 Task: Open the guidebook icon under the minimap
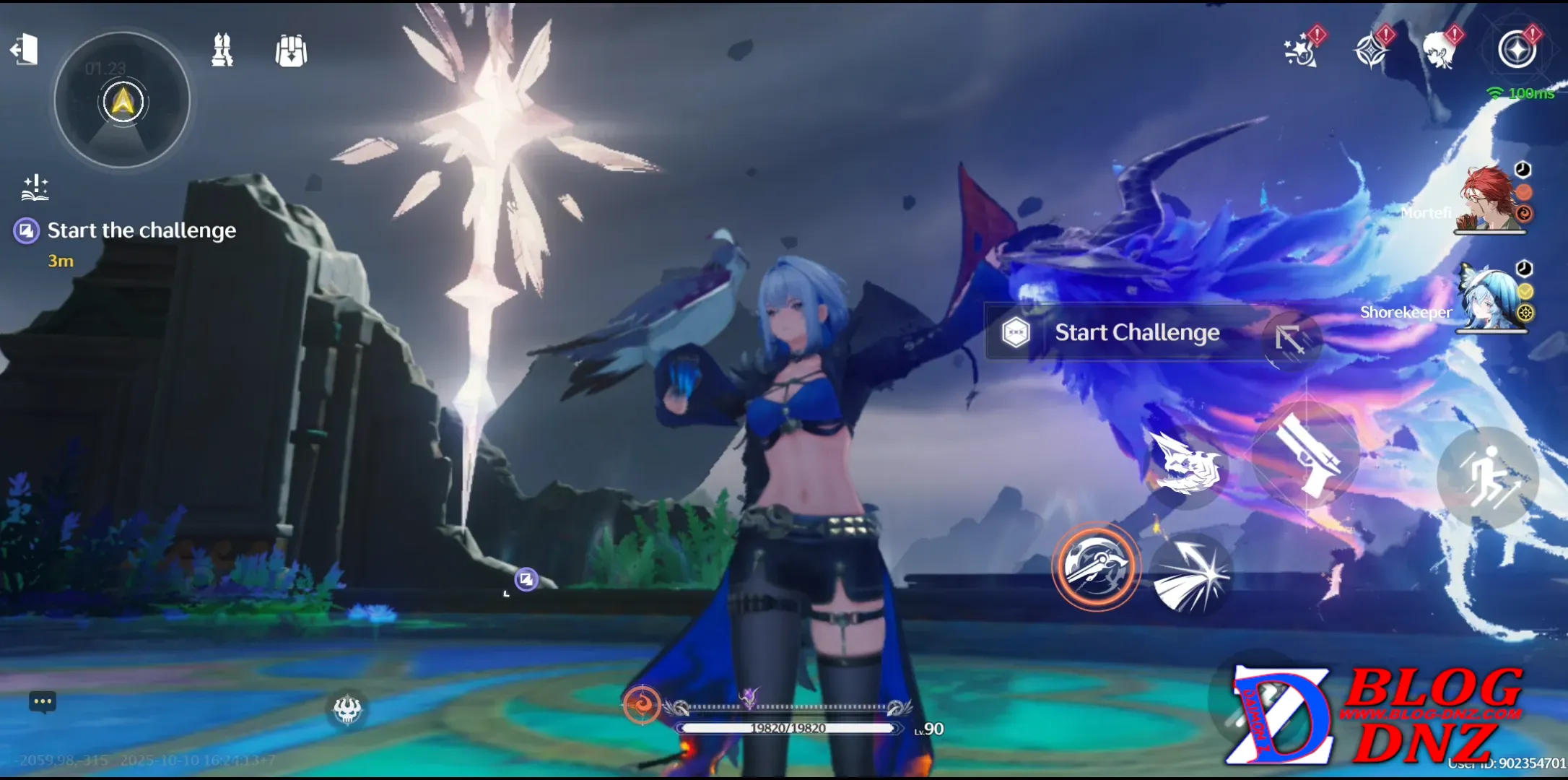click(x=35, y=187)
